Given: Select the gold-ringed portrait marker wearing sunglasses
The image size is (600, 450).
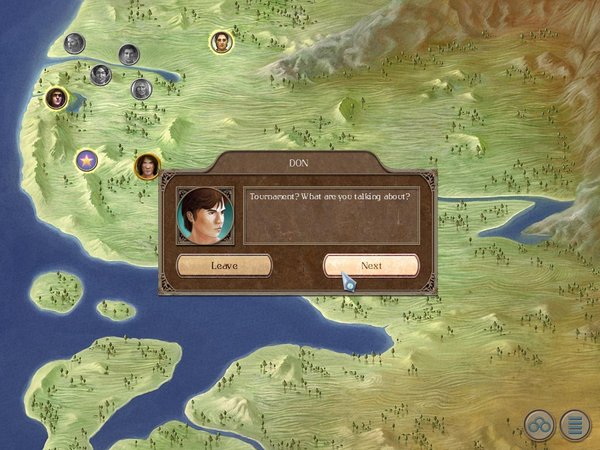Looking at the screenshot, I should pyautogui.click(x=56, y=98).
